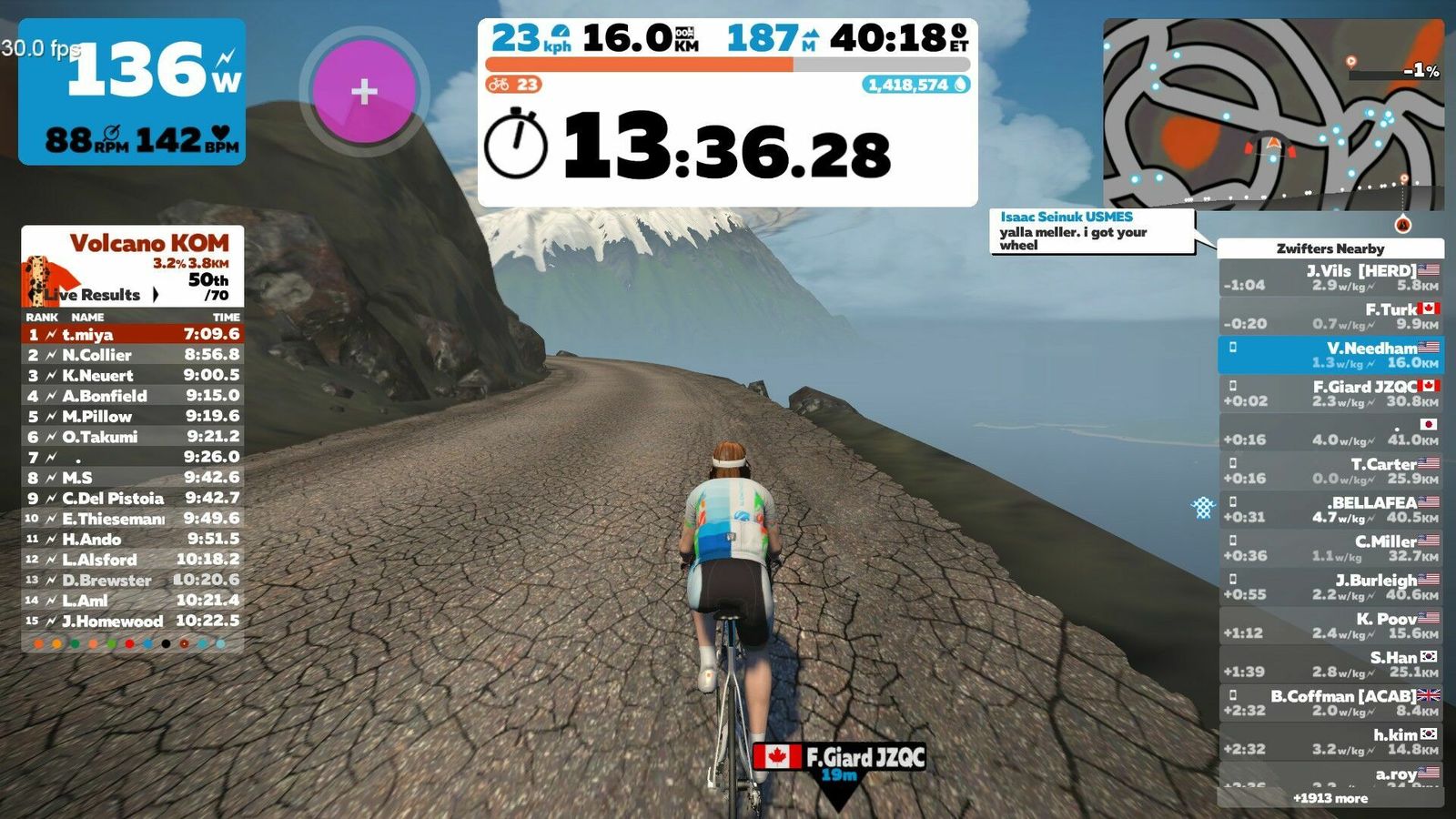Screen dimensions: 1456x819
Task: Pick T.Carter from the nearby list
Action: click(x=1330, y=470)
